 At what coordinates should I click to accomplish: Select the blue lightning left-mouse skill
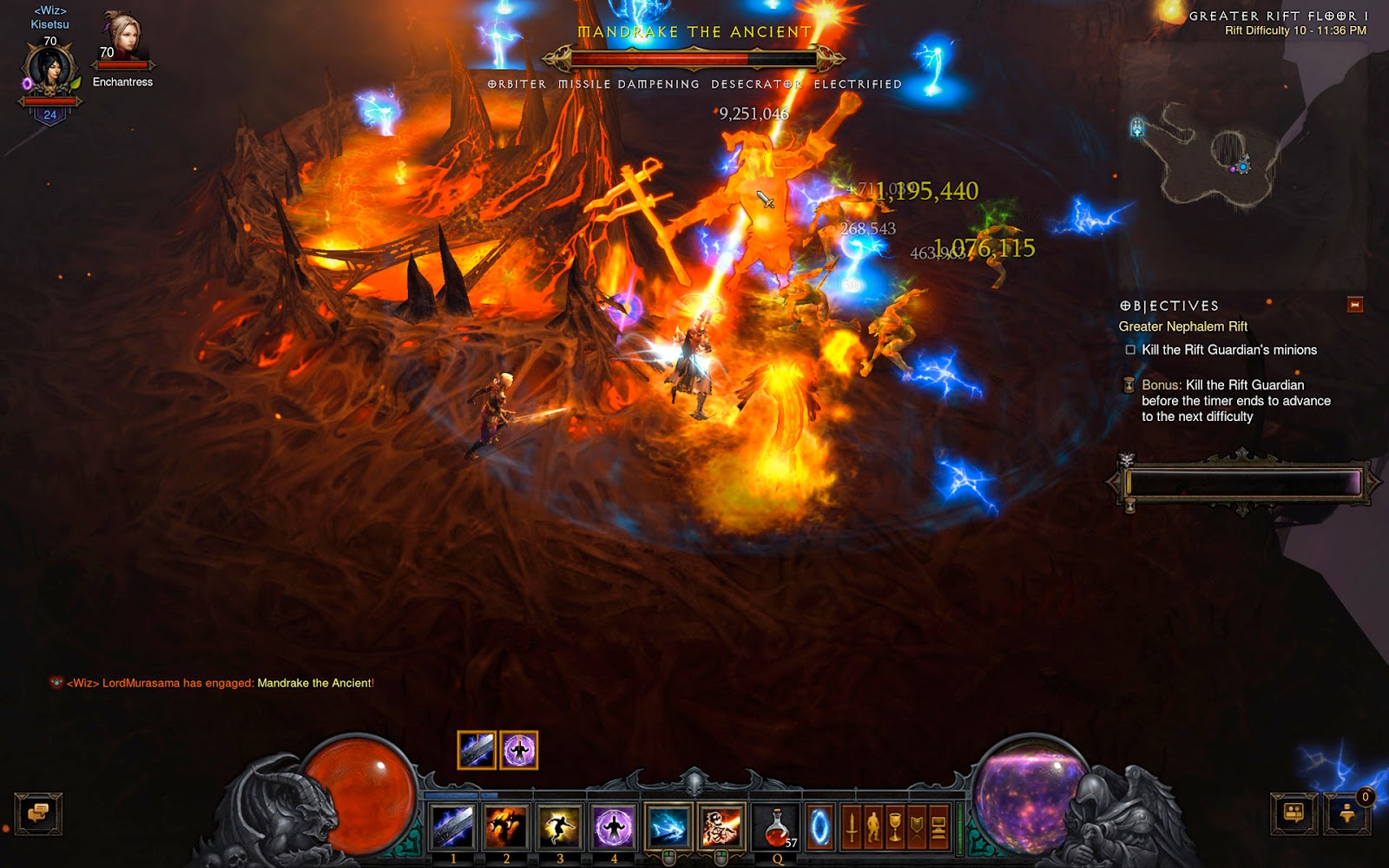(x=668, y=826)
